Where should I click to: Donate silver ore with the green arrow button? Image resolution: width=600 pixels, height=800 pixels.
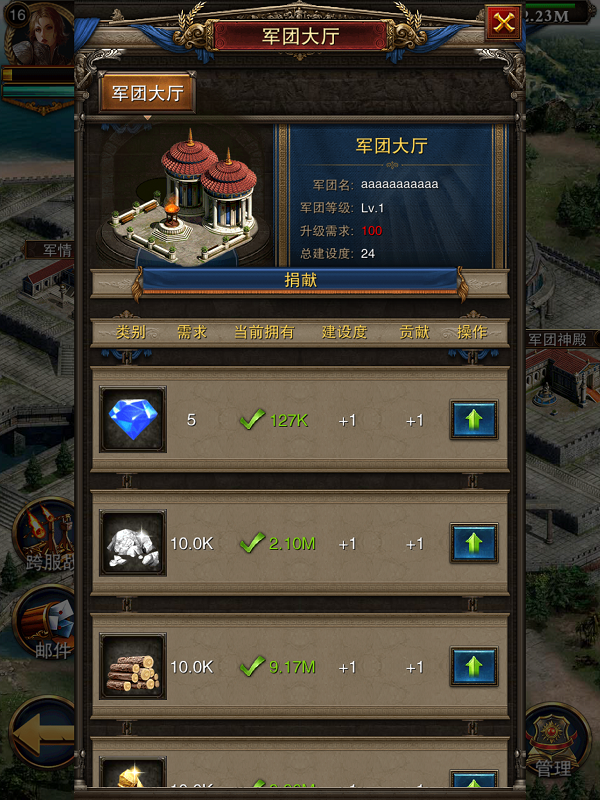tap(474, 544)
